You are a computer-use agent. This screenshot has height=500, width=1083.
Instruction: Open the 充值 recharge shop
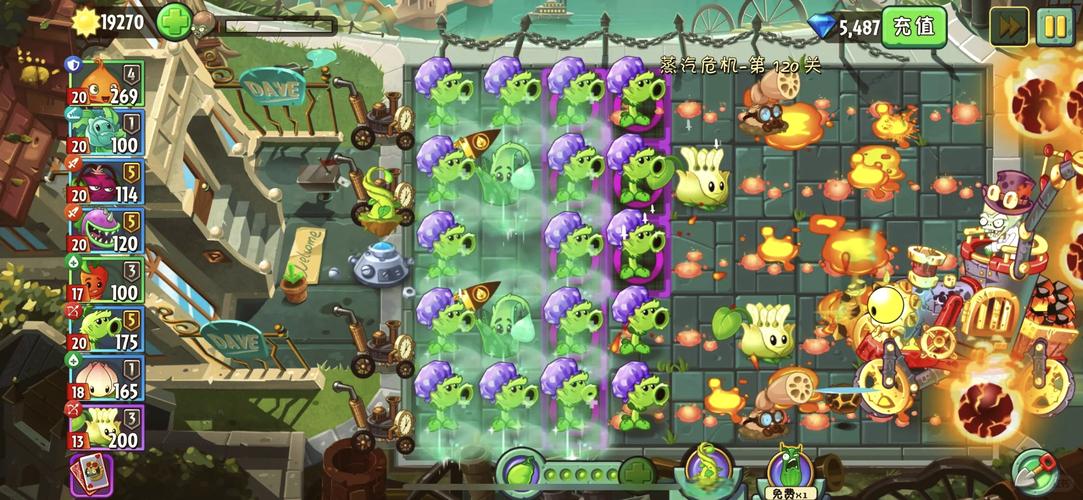point(914,27)
